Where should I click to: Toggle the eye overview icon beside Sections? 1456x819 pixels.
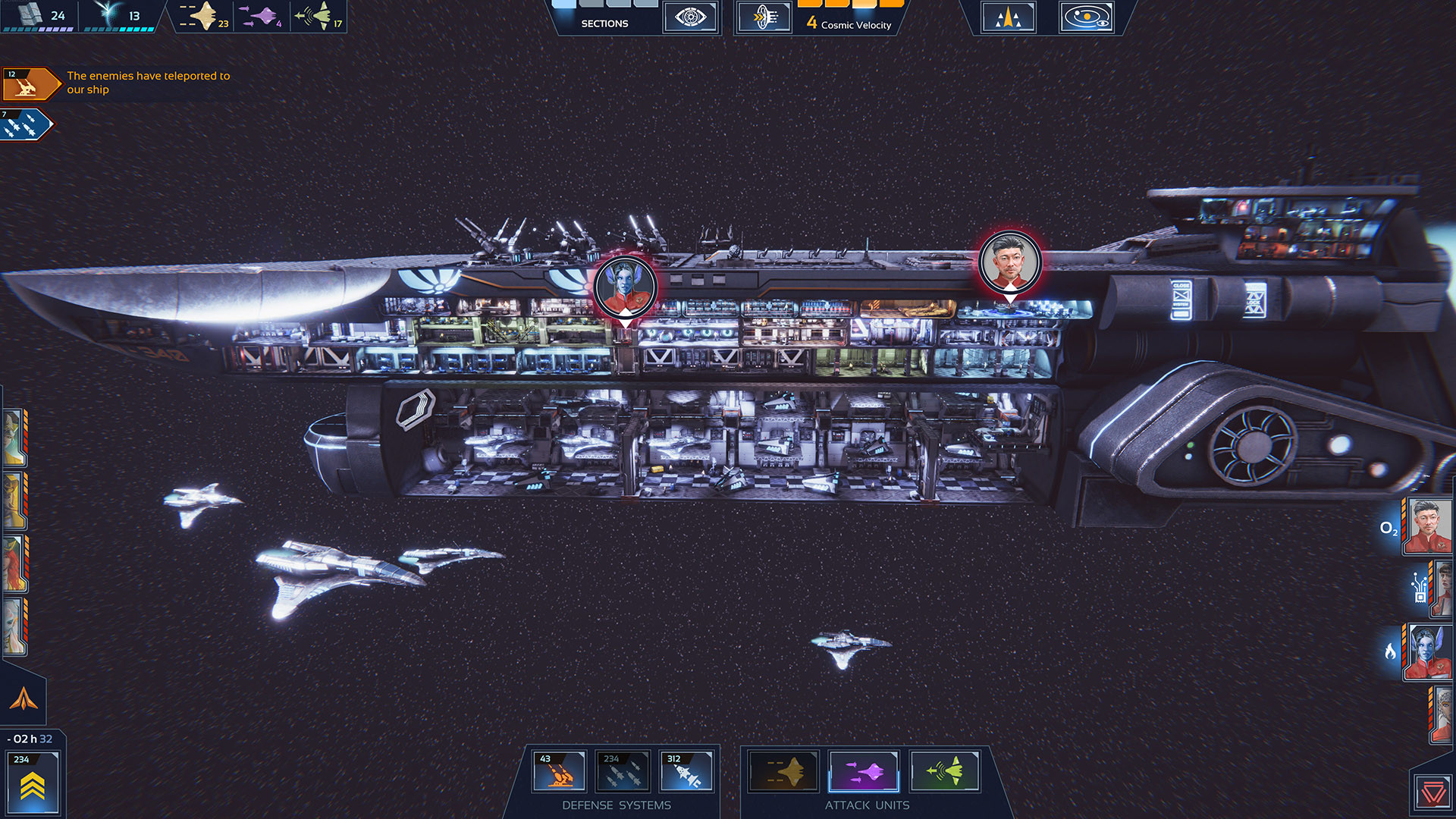pos(690,17)
